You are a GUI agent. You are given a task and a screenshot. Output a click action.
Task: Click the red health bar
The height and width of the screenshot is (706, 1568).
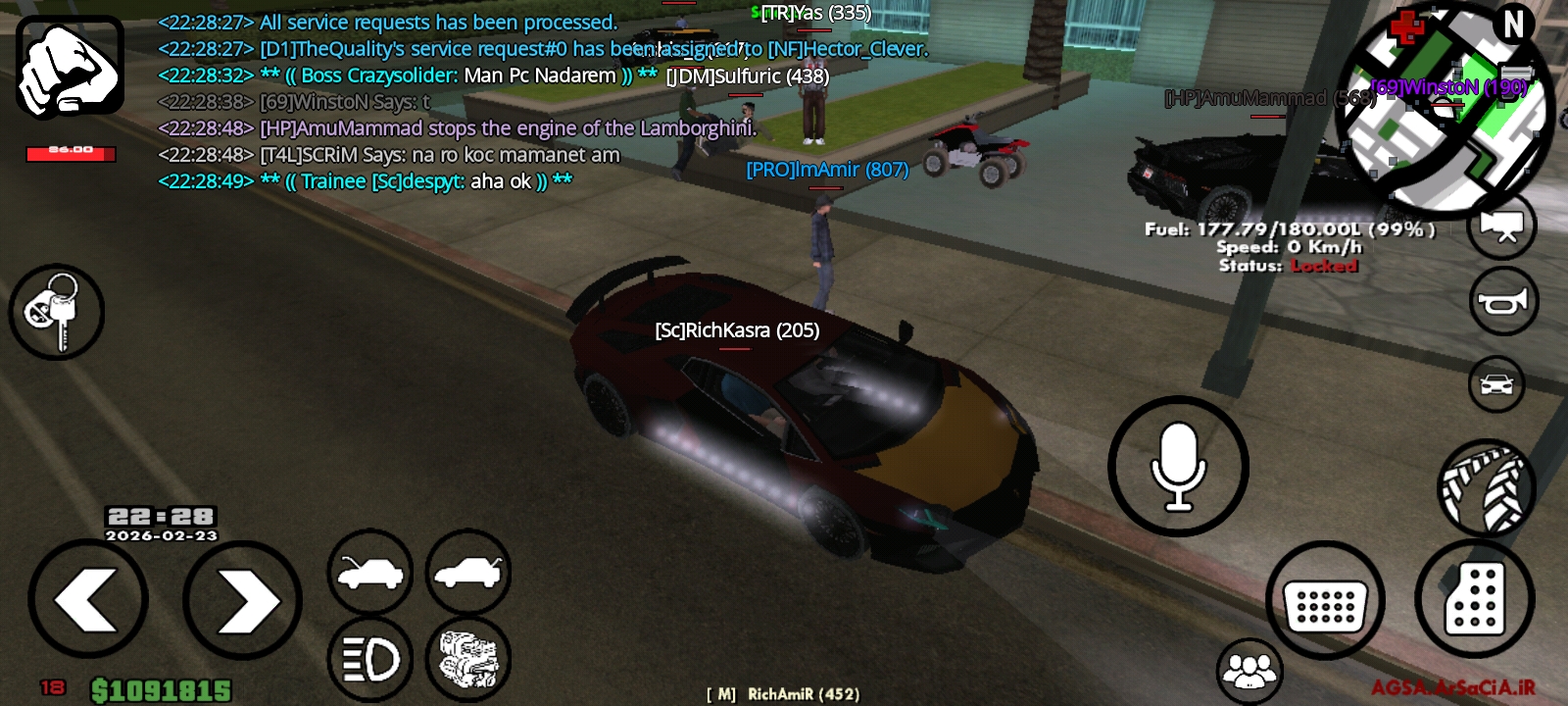[x=70, y=154]
